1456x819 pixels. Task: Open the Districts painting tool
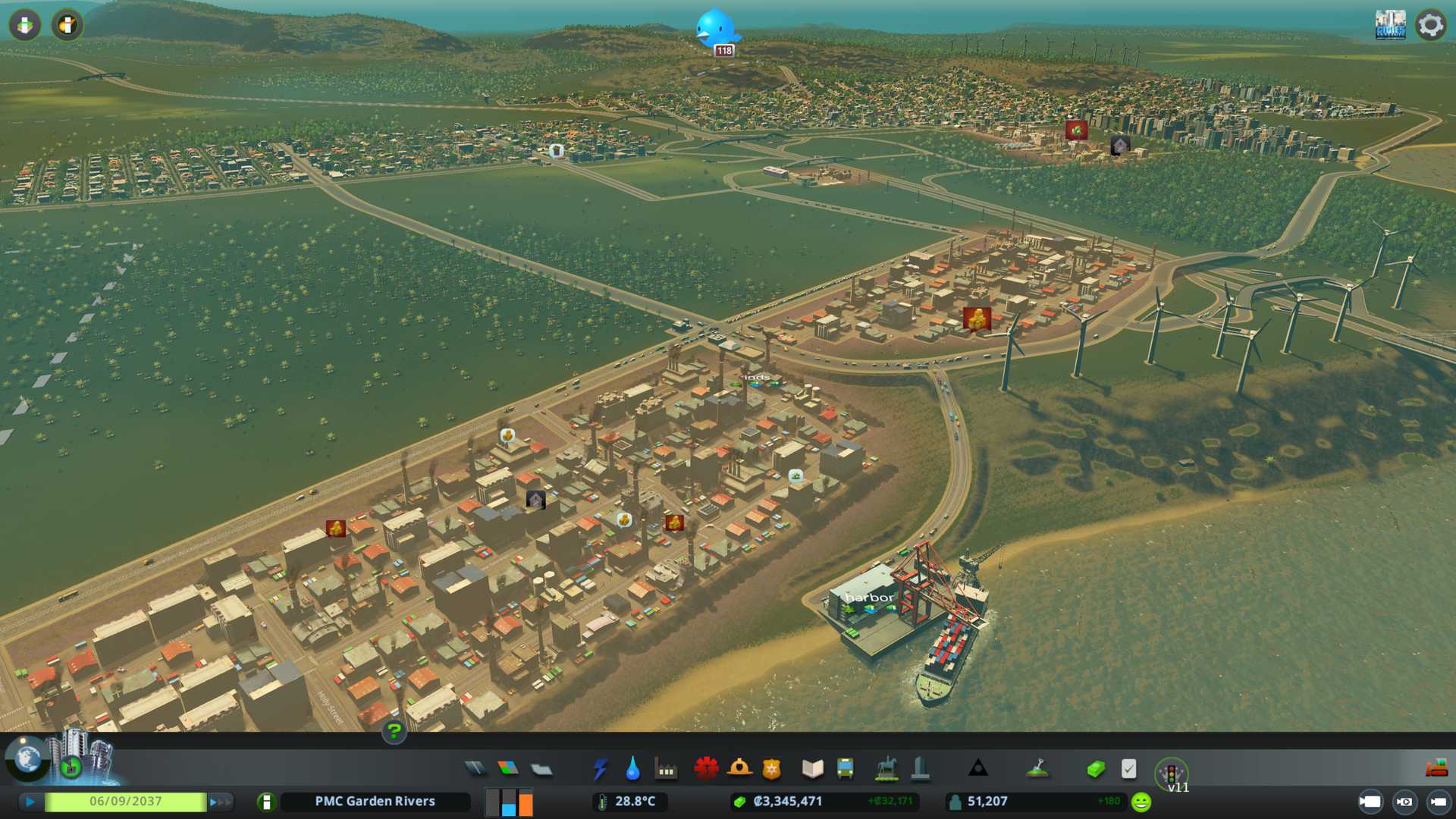tap(541, 769)
